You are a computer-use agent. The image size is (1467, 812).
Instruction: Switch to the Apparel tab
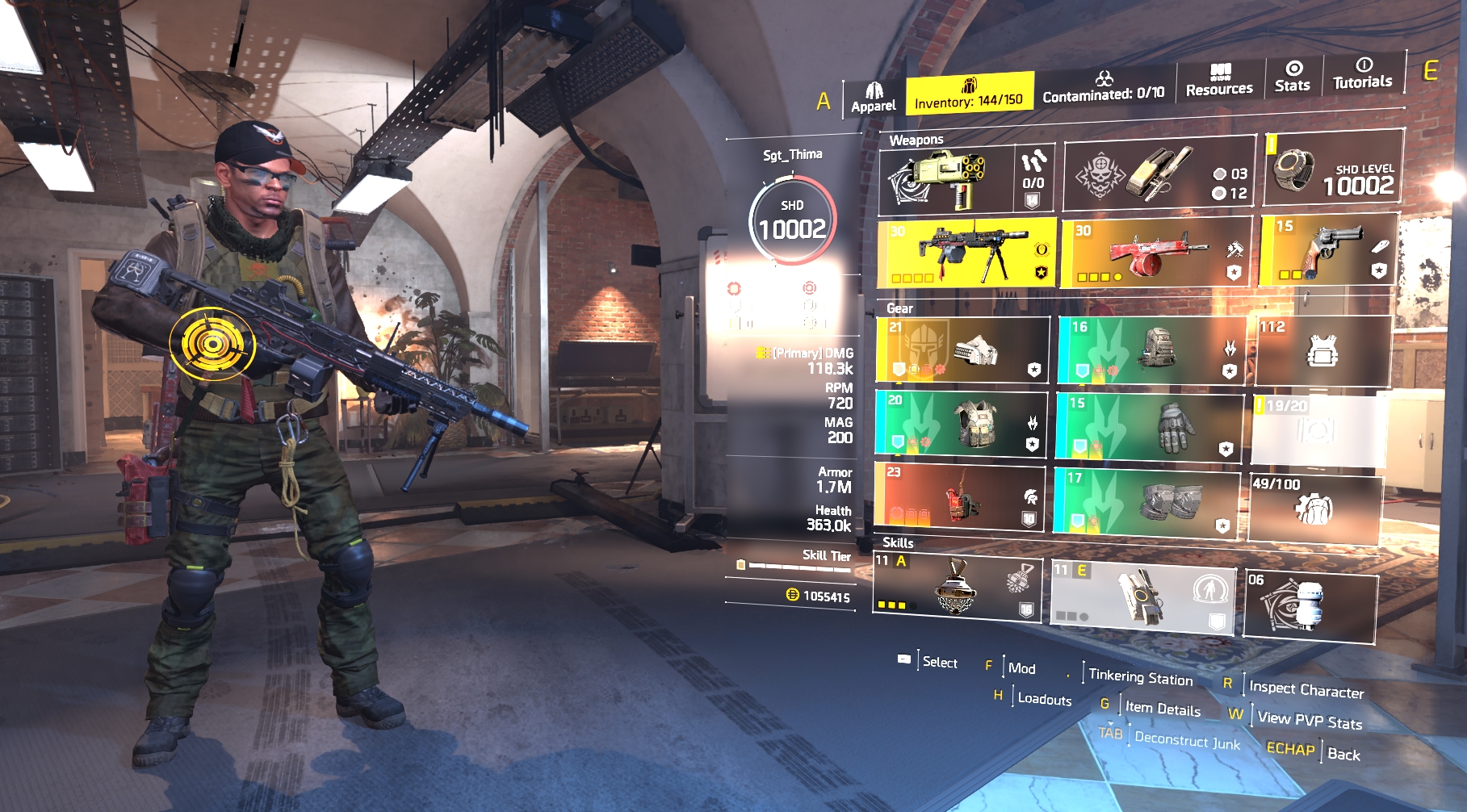[874, 98]
